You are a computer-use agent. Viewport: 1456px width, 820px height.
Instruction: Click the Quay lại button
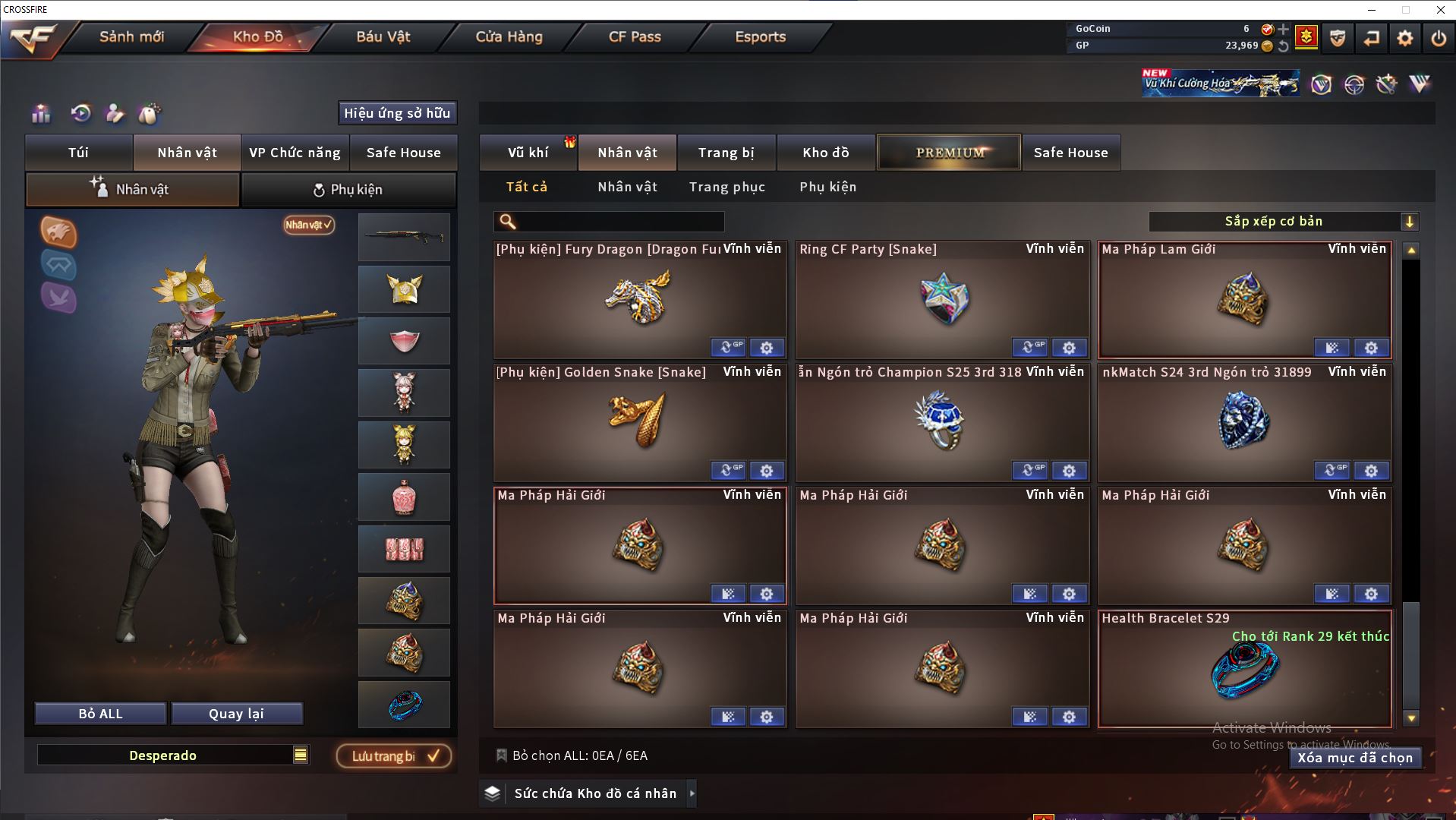[237, 714]
